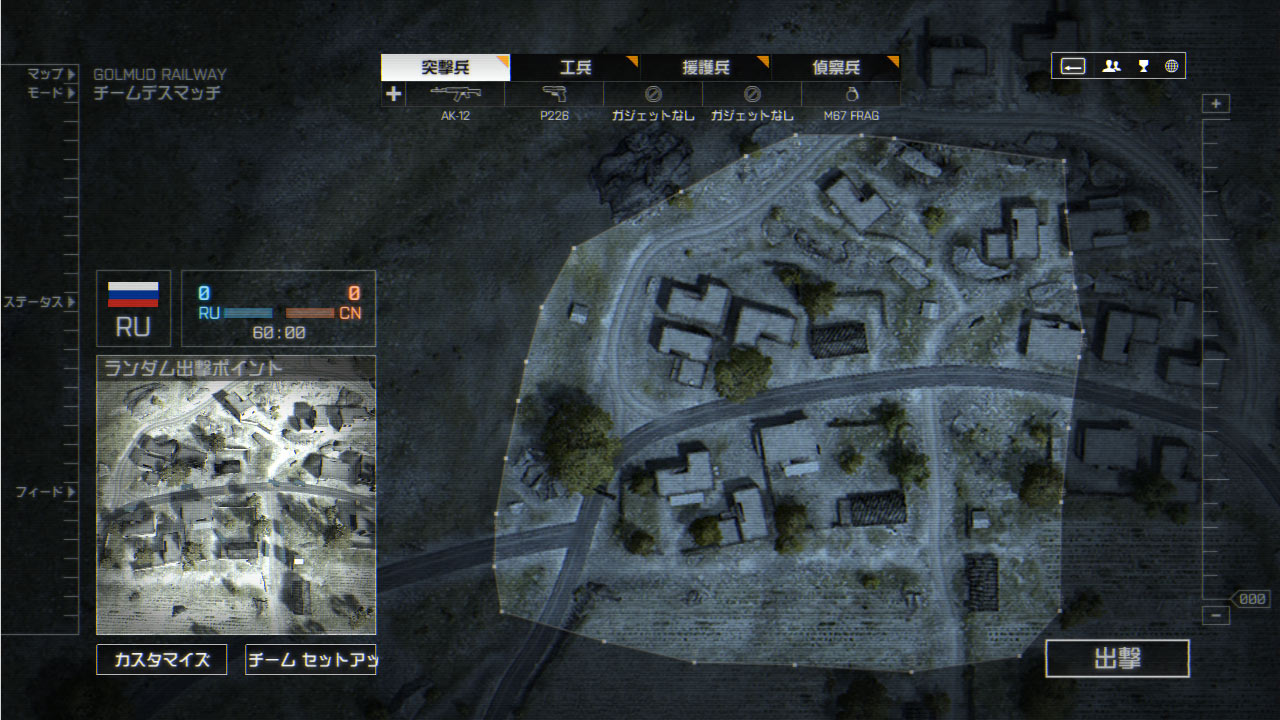
Task: Open the チーム セットアップ team setup
Action: [x=310, y=660]
